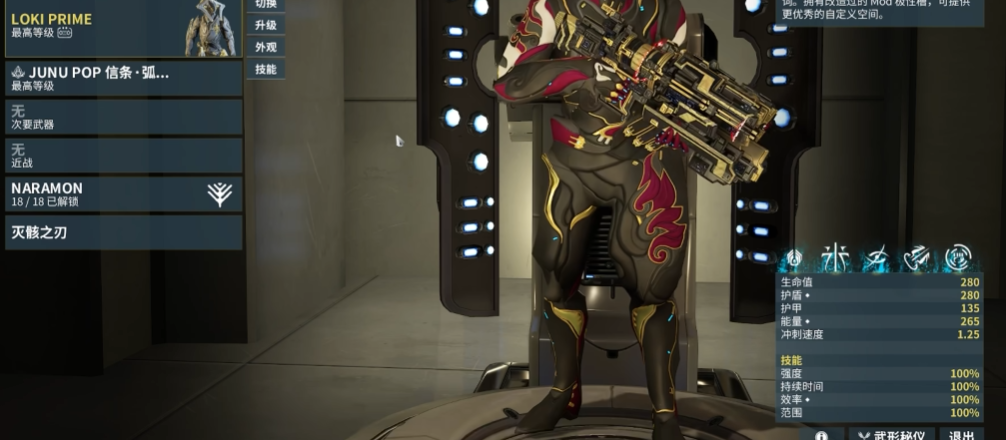Open the Junu Pop primary weapon slot
This screenshot has height=440, width=1006.
122,78
